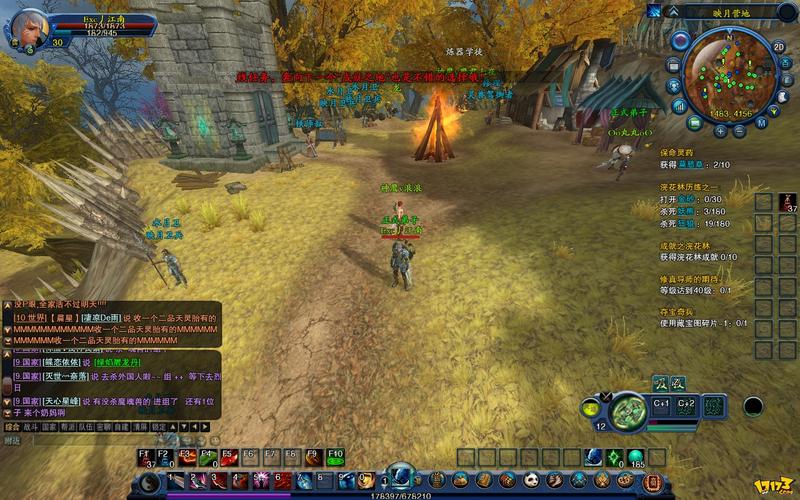This screenshot has width=800, height=500.
Task: Activate skill in hotbar slot 1
Action: pyautogui.click(x=177, y=481)
